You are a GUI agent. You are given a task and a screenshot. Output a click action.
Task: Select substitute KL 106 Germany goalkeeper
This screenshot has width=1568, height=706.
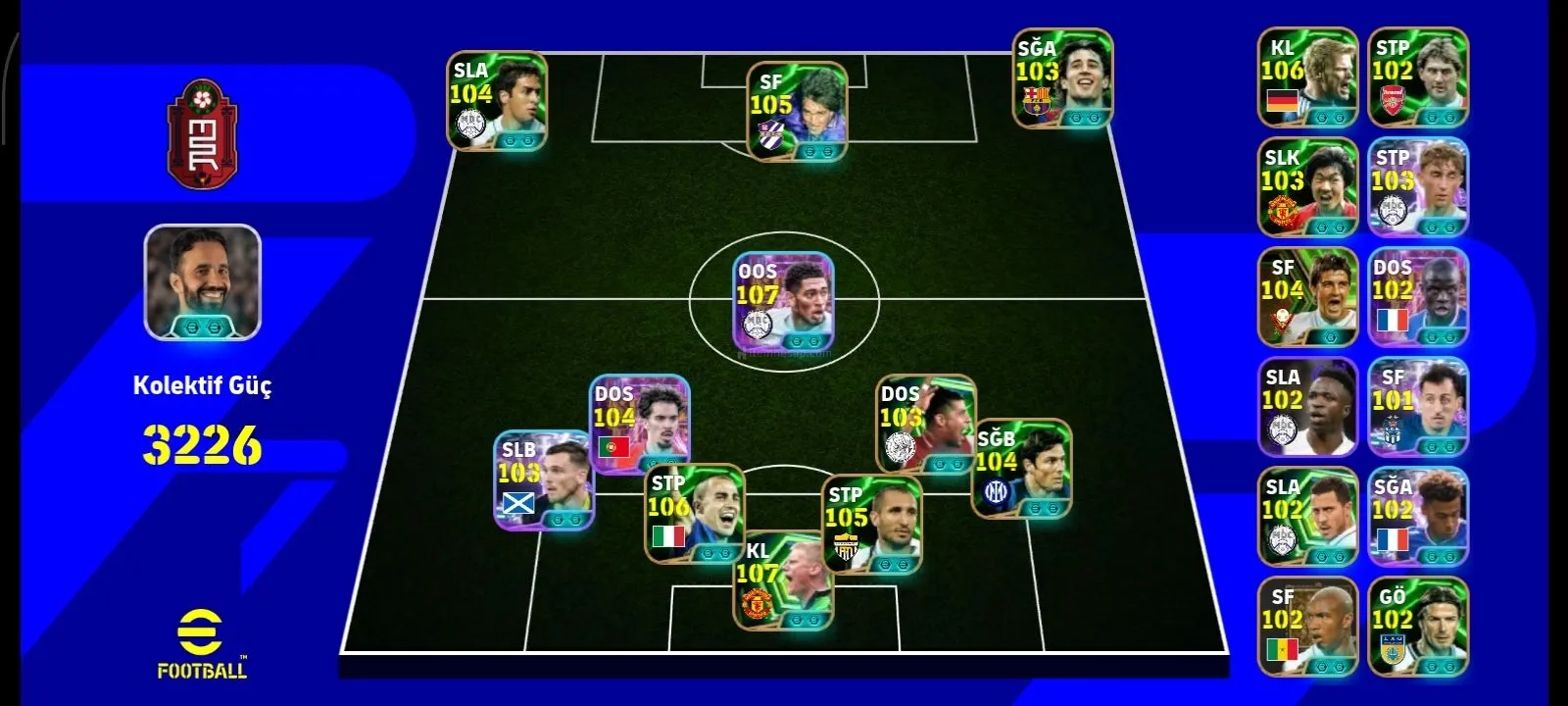[1307, 78]
